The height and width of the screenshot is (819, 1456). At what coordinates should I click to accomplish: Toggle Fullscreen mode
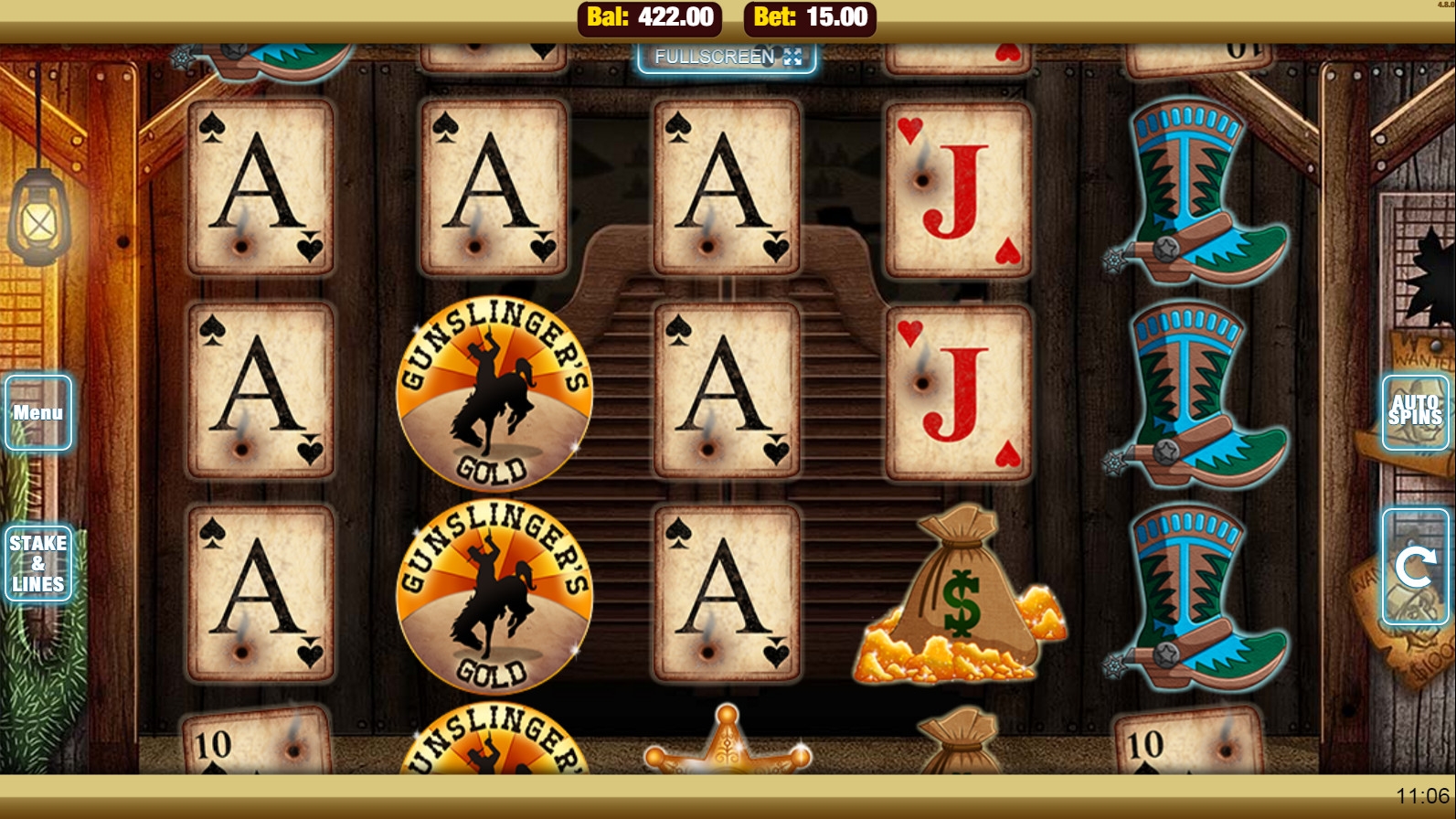727,57
